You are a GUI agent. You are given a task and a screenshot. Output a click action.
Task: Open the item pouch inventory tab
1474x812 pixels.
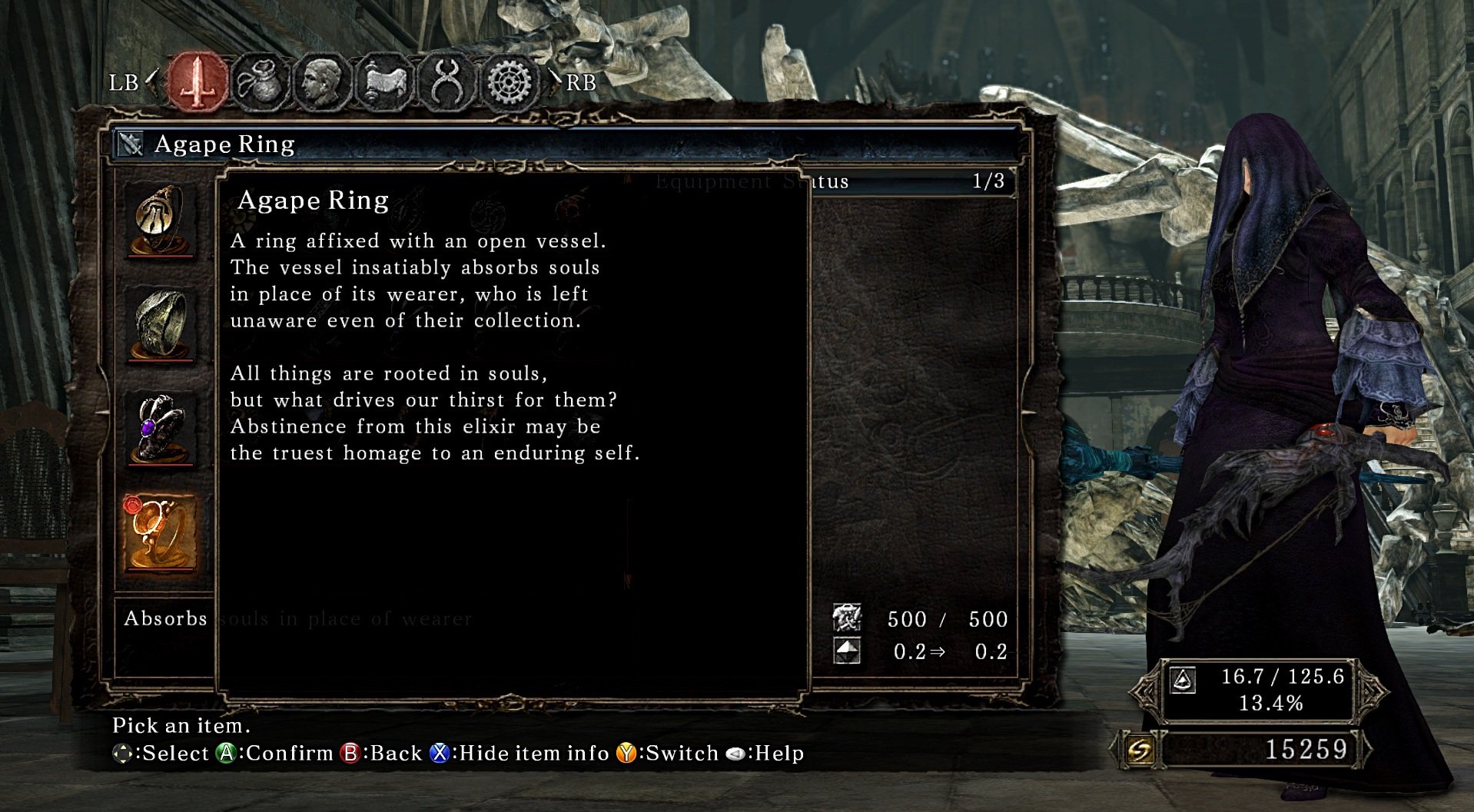point(261,81)
